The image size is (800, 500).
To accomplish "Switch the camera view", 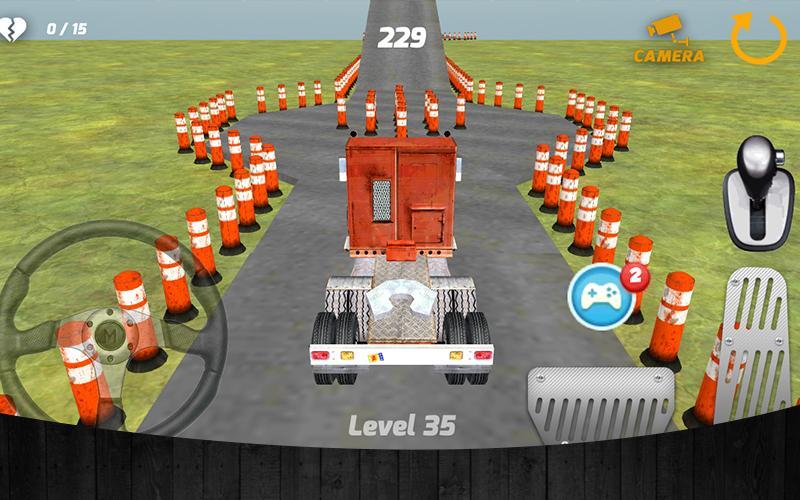I will 668,40.
